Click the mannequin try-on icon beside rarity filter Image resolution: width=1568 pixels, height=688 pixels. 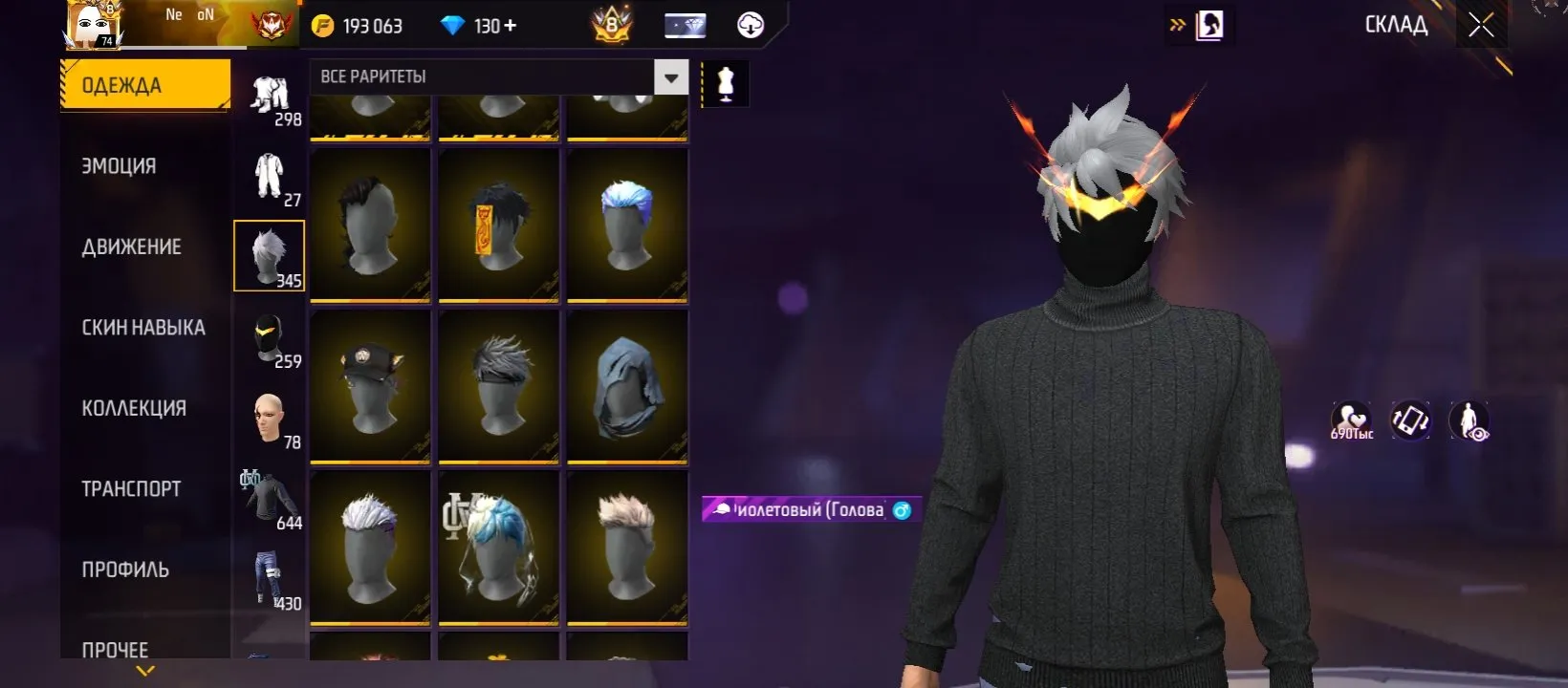tap(724, 83)
